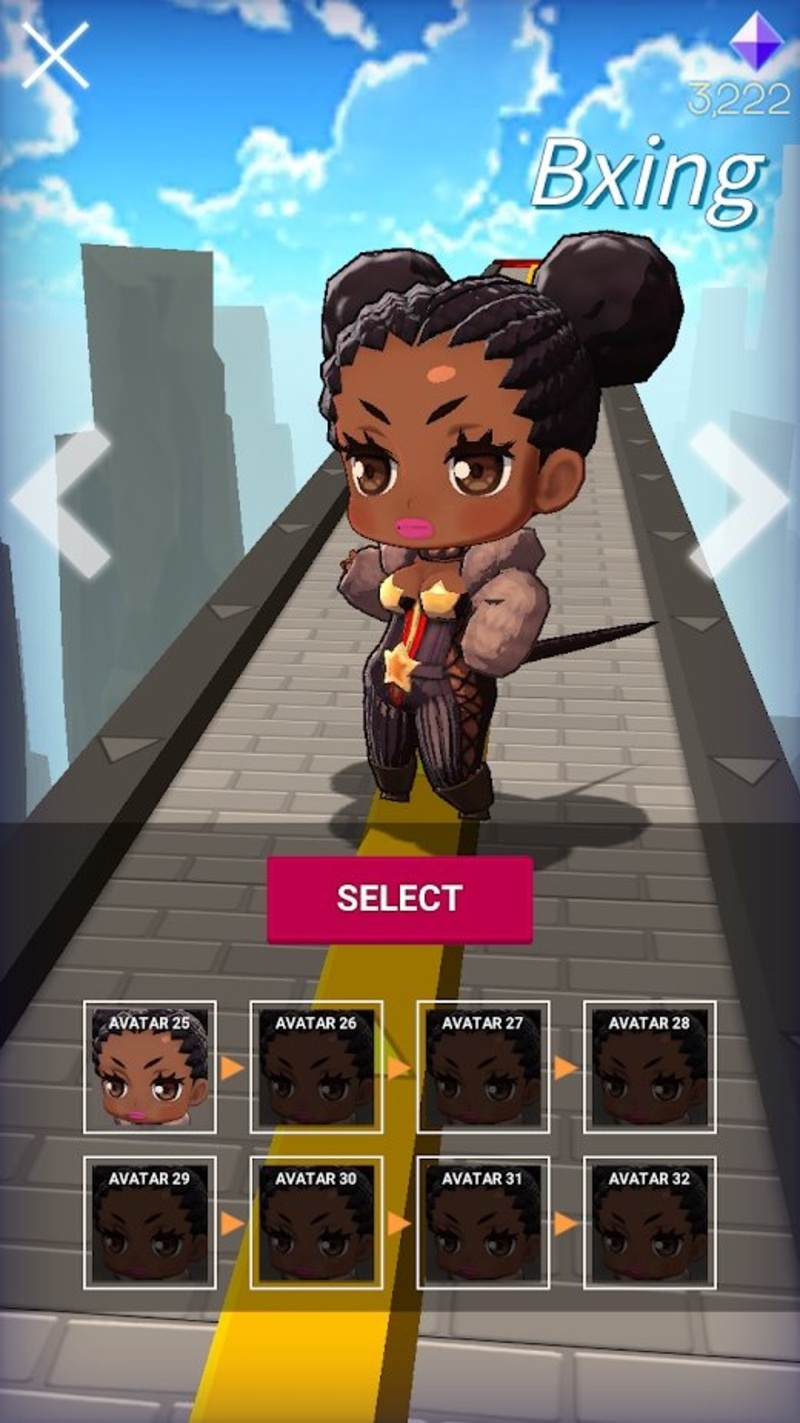Select the Avatar 32 thumbnail
Image resolution: width=800 pixels, height=1423 pixels.
[649, 1223]
